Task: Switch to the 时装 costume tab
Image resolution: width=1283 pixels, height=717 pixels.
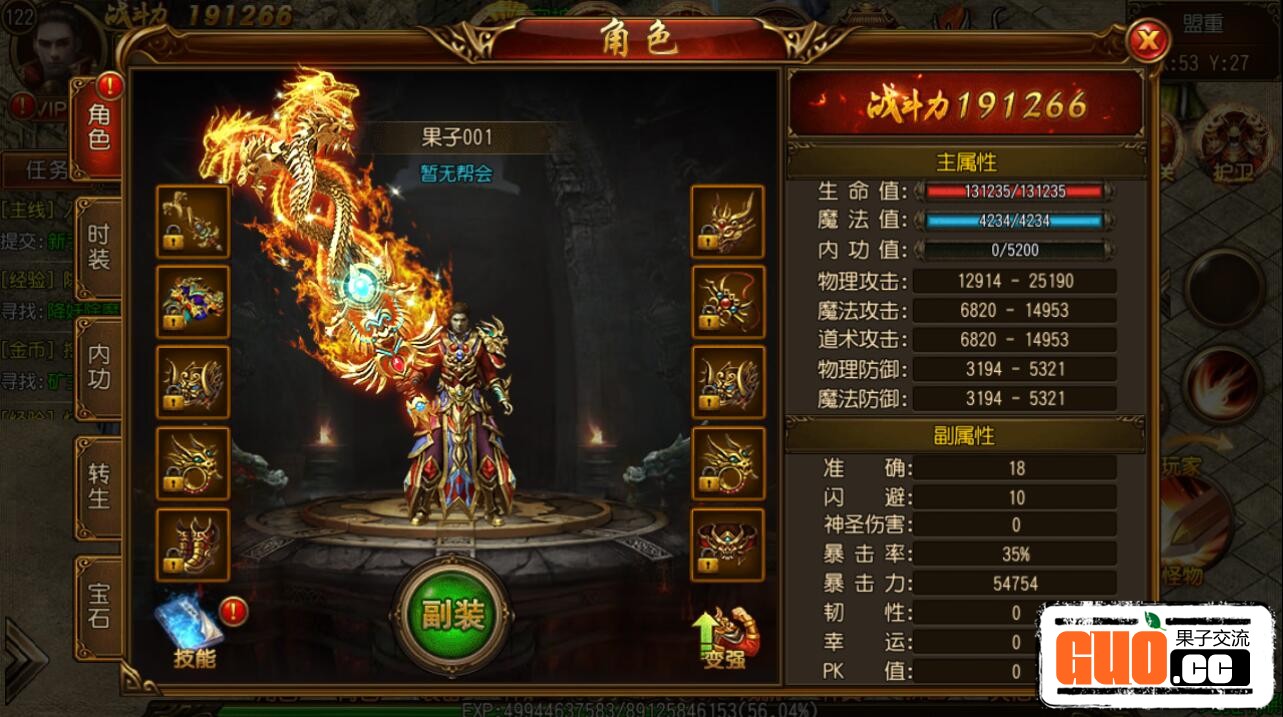Action: (x=99, y=248)
